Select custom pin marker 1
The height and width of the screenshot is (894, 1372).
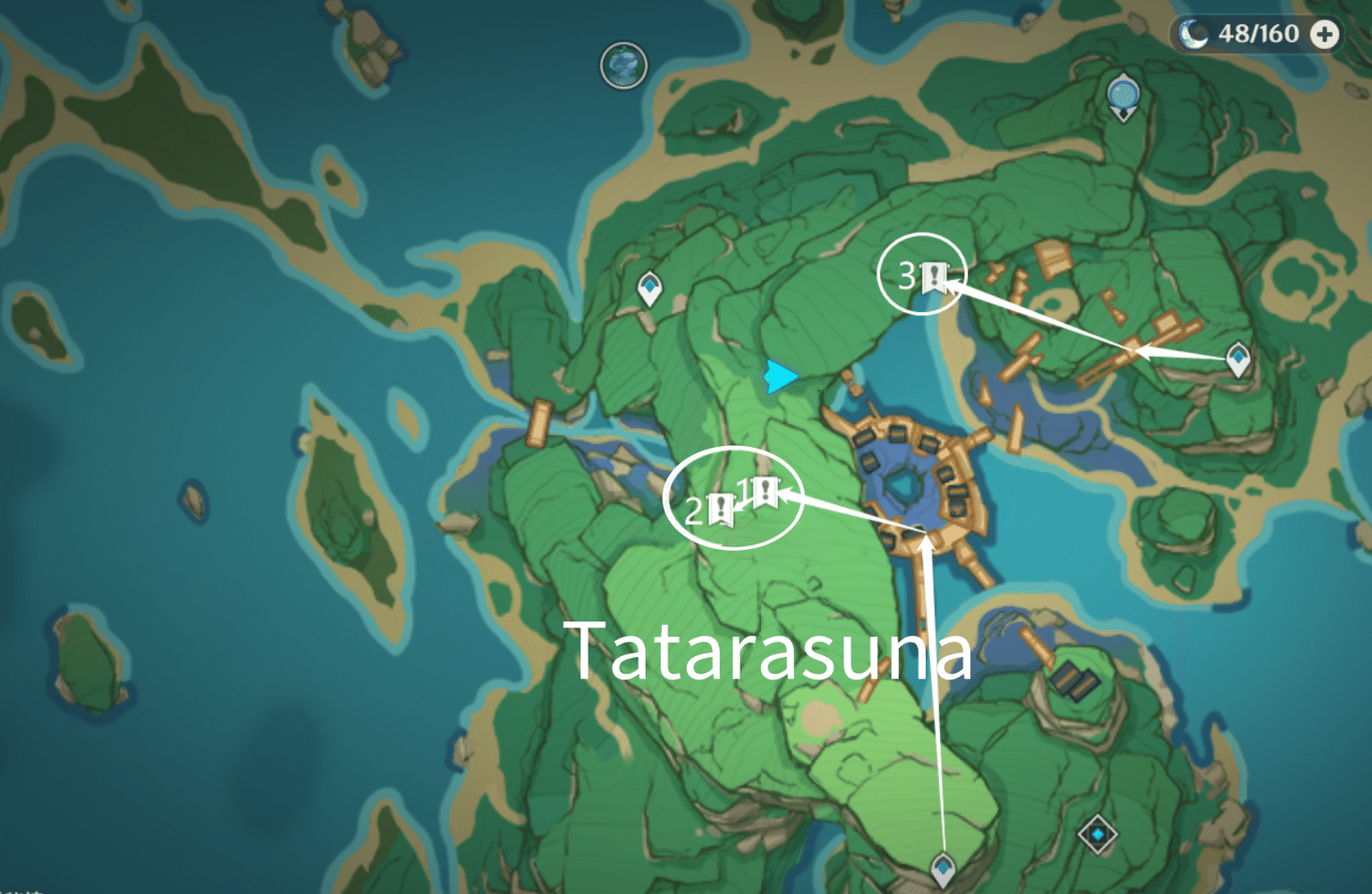[x=765, y=491]
